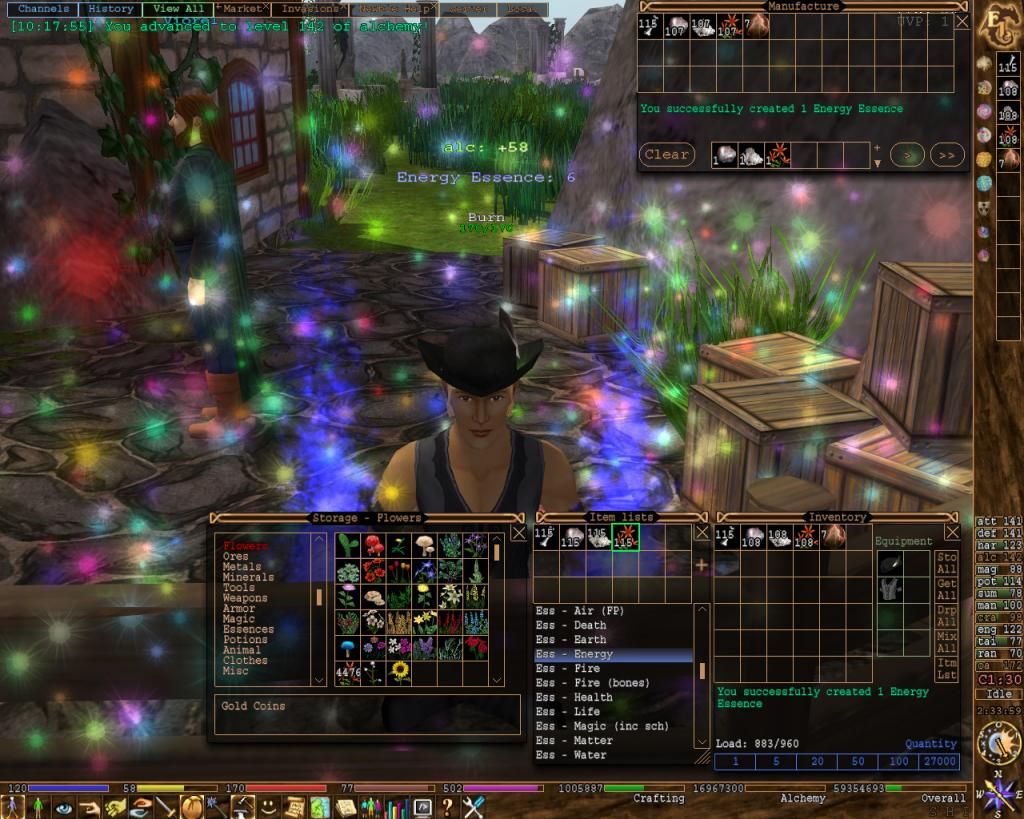The width and height of the screenshot is (1024, 819).
Task: Click the single-arrow mix button in Manufacture
Action: point(907,155)
